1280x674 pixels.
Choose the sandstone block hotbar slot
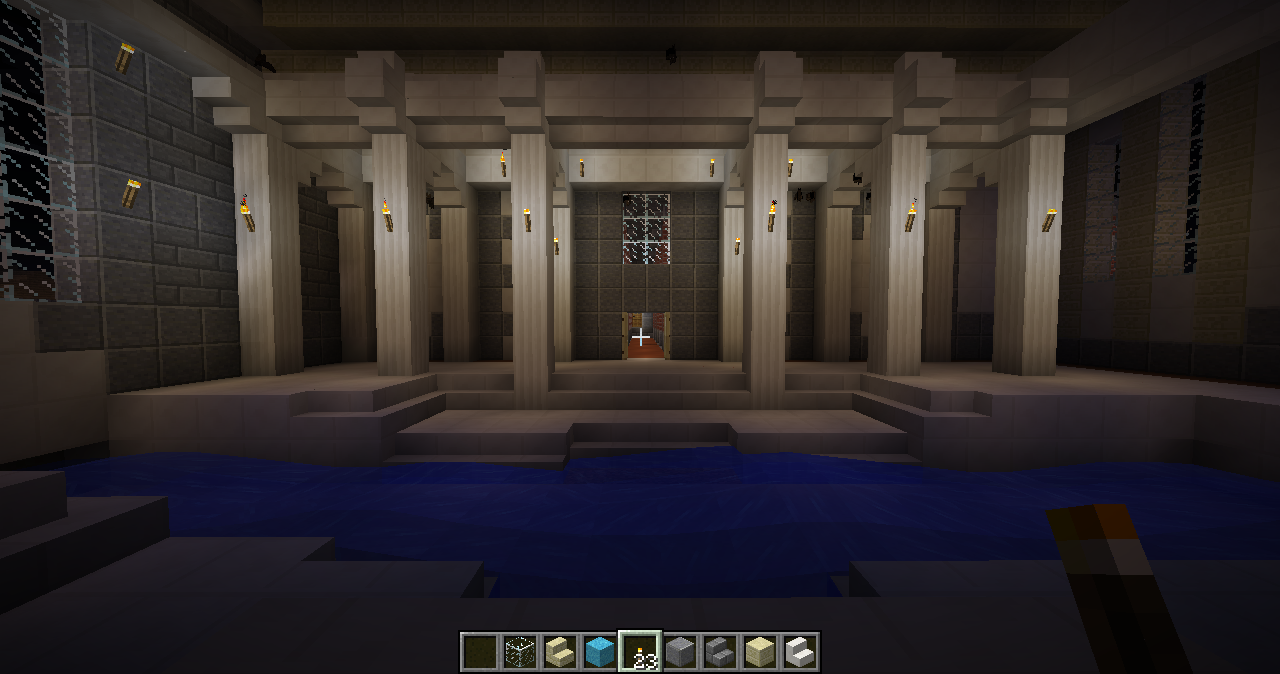[x=760, y=652]
